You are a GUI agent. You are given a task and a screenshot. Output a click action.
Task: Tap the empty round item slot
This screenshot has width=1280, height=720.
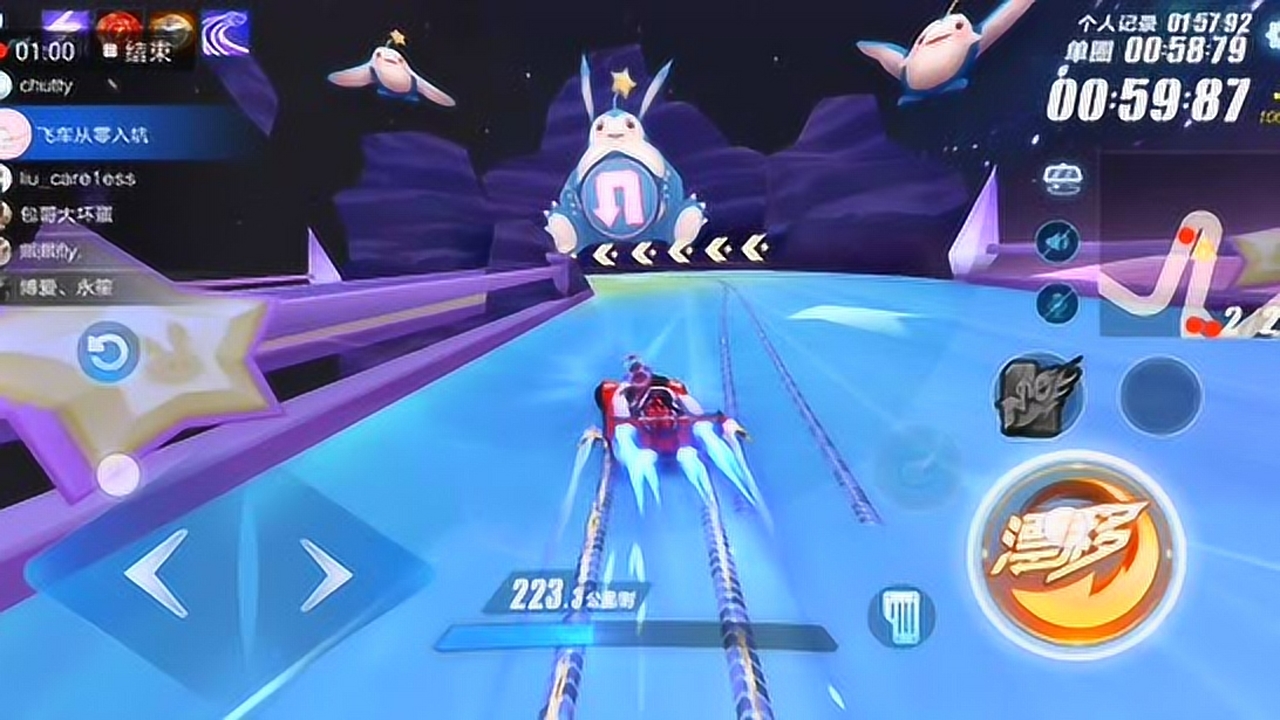point(1159,395)
